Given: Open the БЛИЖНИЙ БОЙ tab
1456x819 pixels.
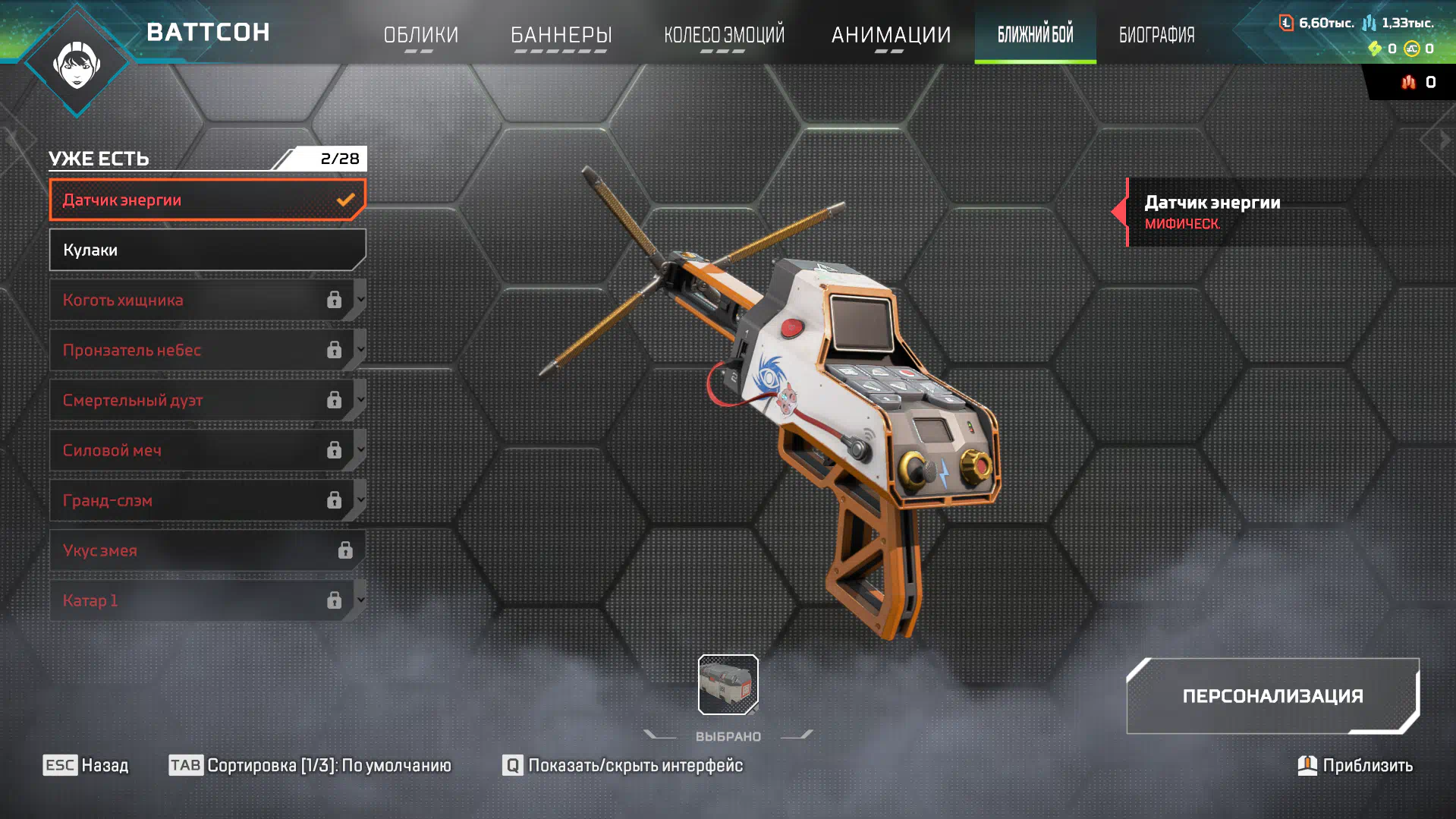Looking at the screenshot, I should [x=1035, y=35].
